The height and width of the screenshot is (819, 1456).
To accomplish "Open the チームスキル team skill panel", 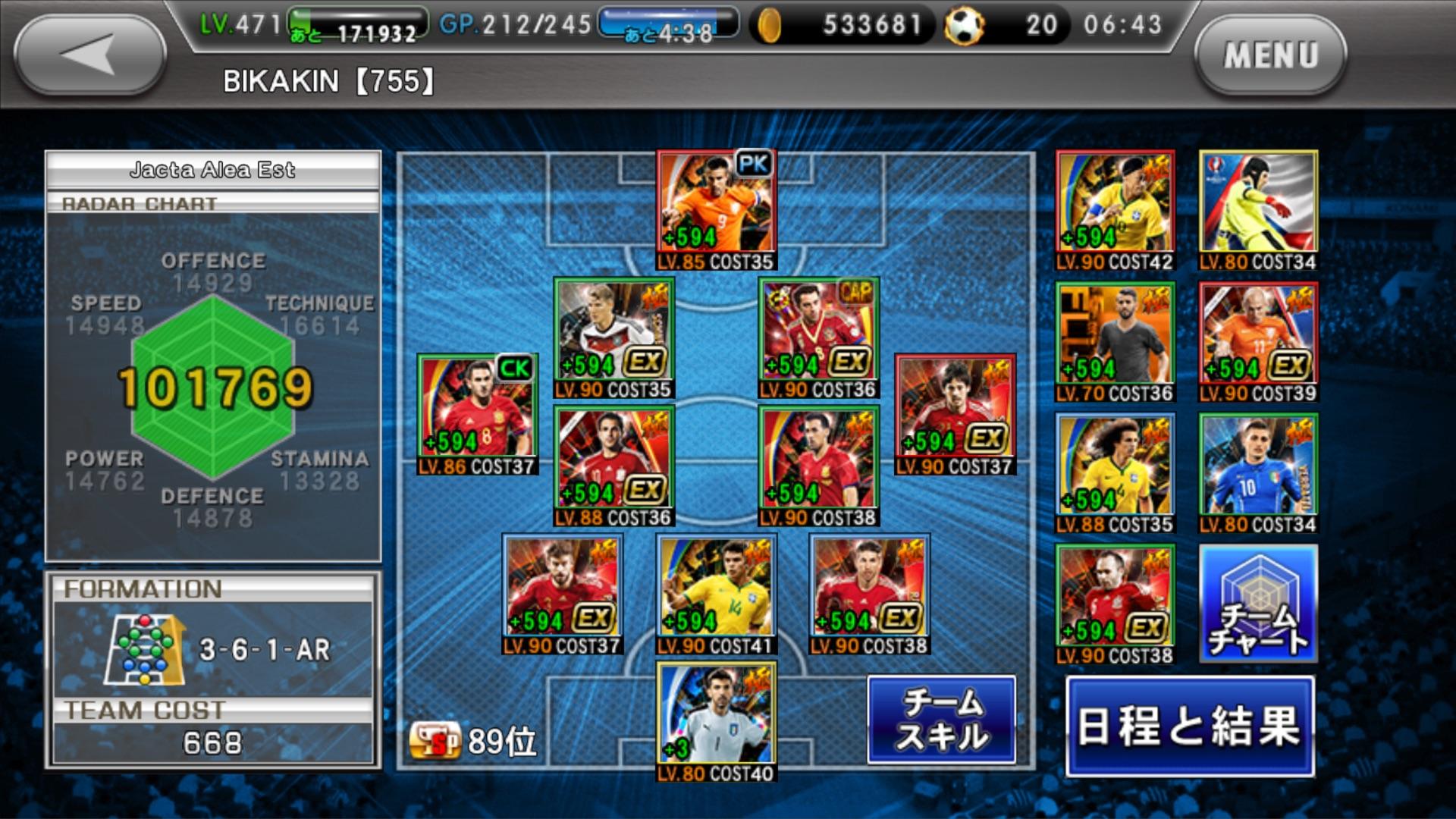I will (x=941, y=719).
